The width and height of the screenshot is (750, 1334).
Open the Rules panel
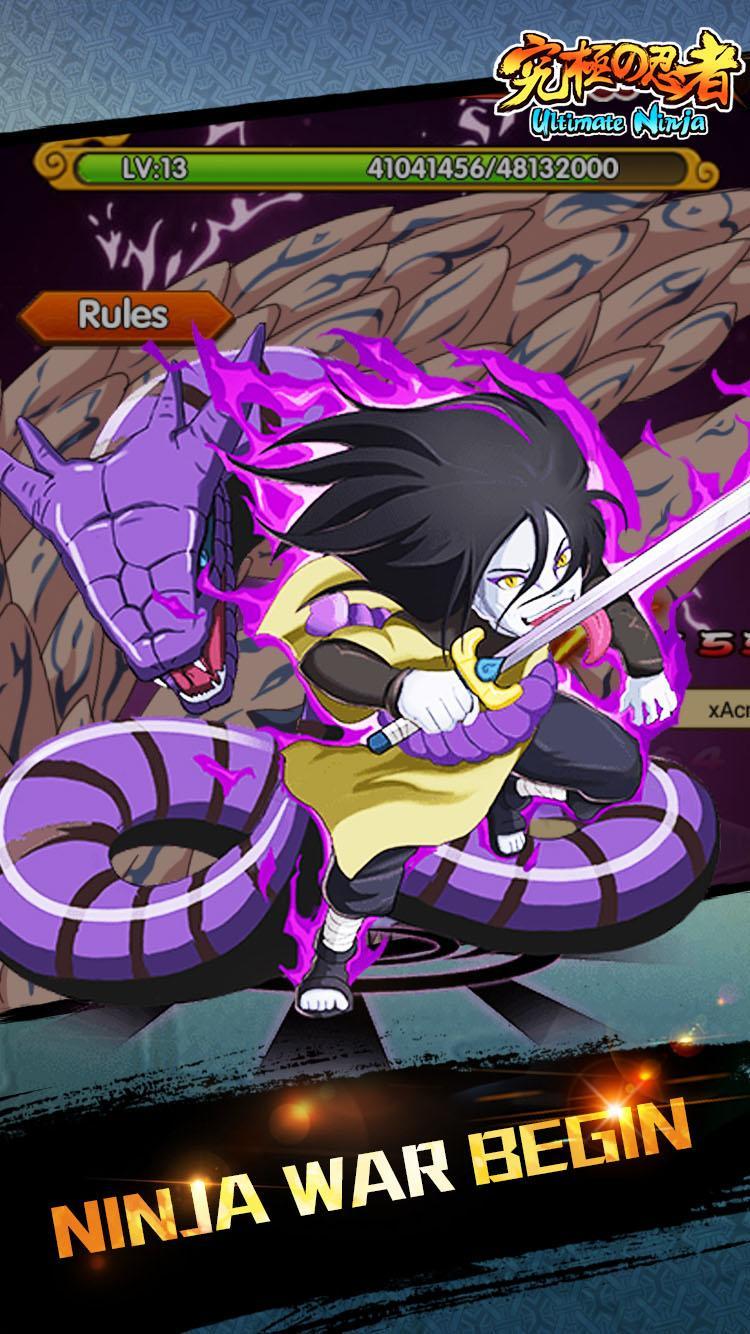(123, 315)
